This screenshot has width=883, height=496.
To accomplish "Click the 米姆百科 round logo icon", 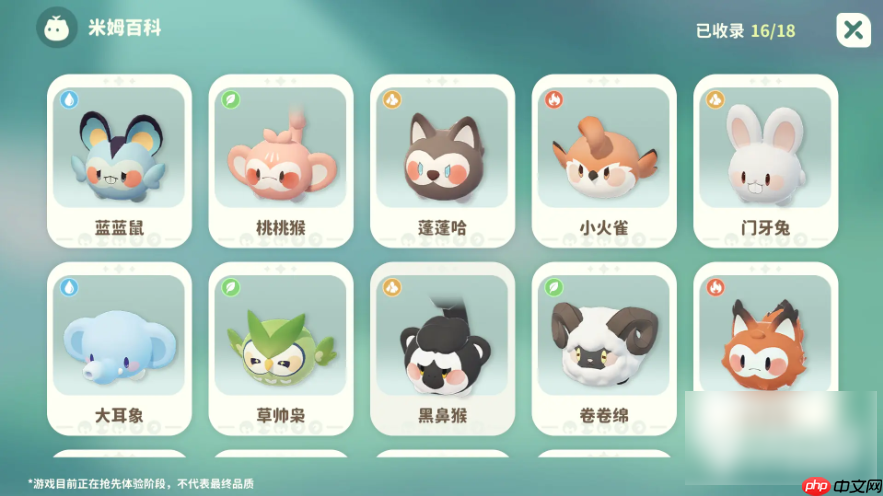I will click(x=57, y=28).
